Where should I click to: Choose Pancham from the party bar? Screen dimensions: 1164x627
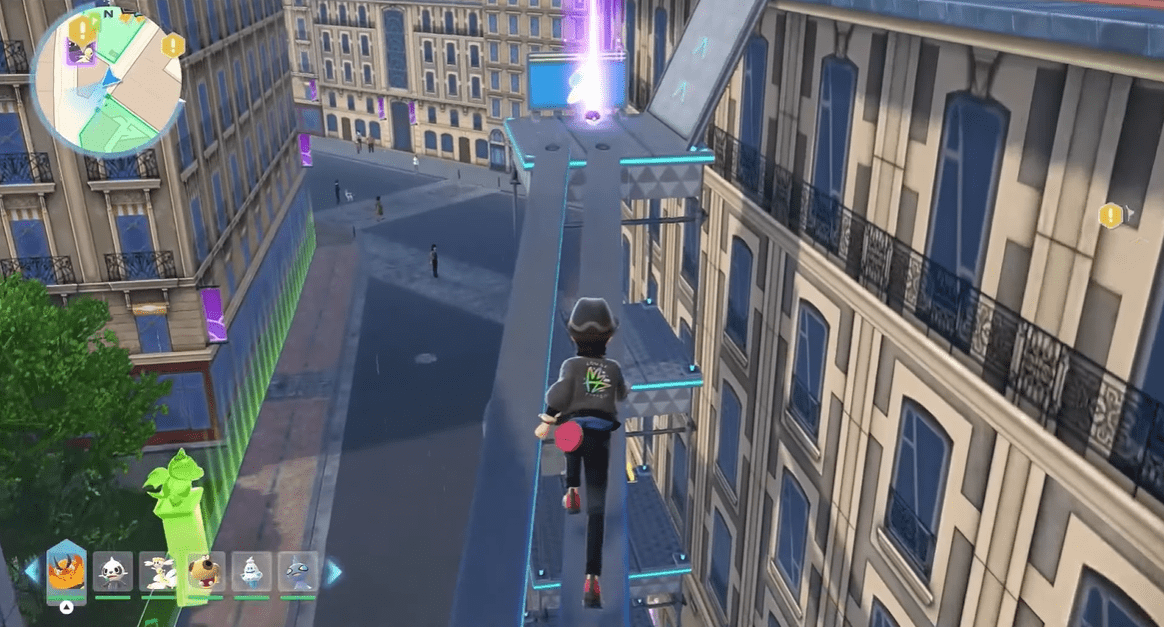[112, 571]
